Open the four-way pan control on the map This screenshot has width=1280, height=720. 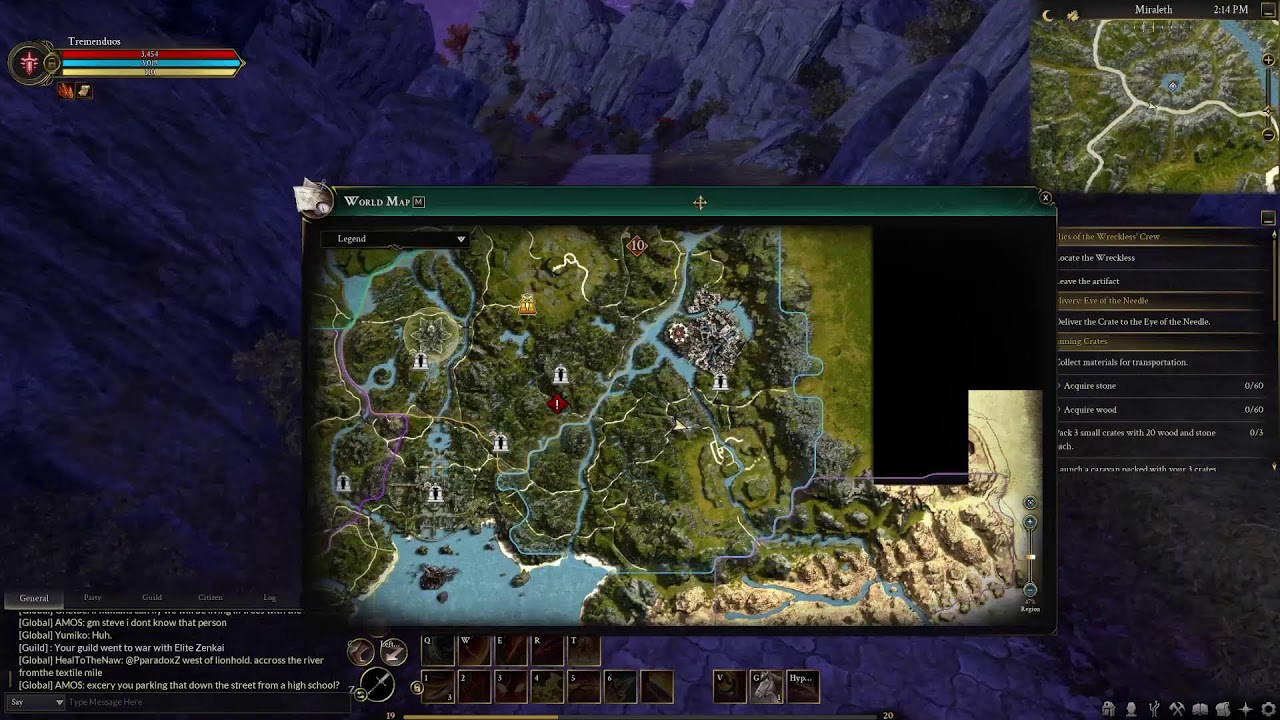pos(700,203)
